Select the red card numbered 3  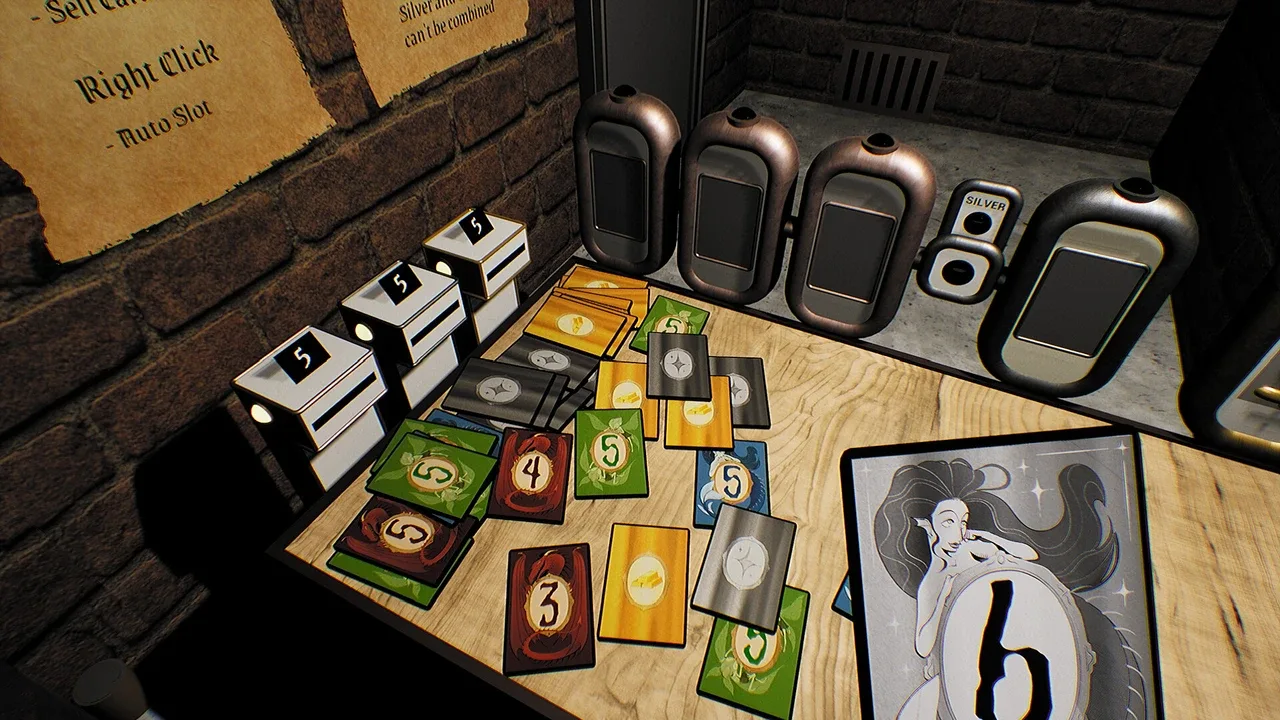point(549,607)
